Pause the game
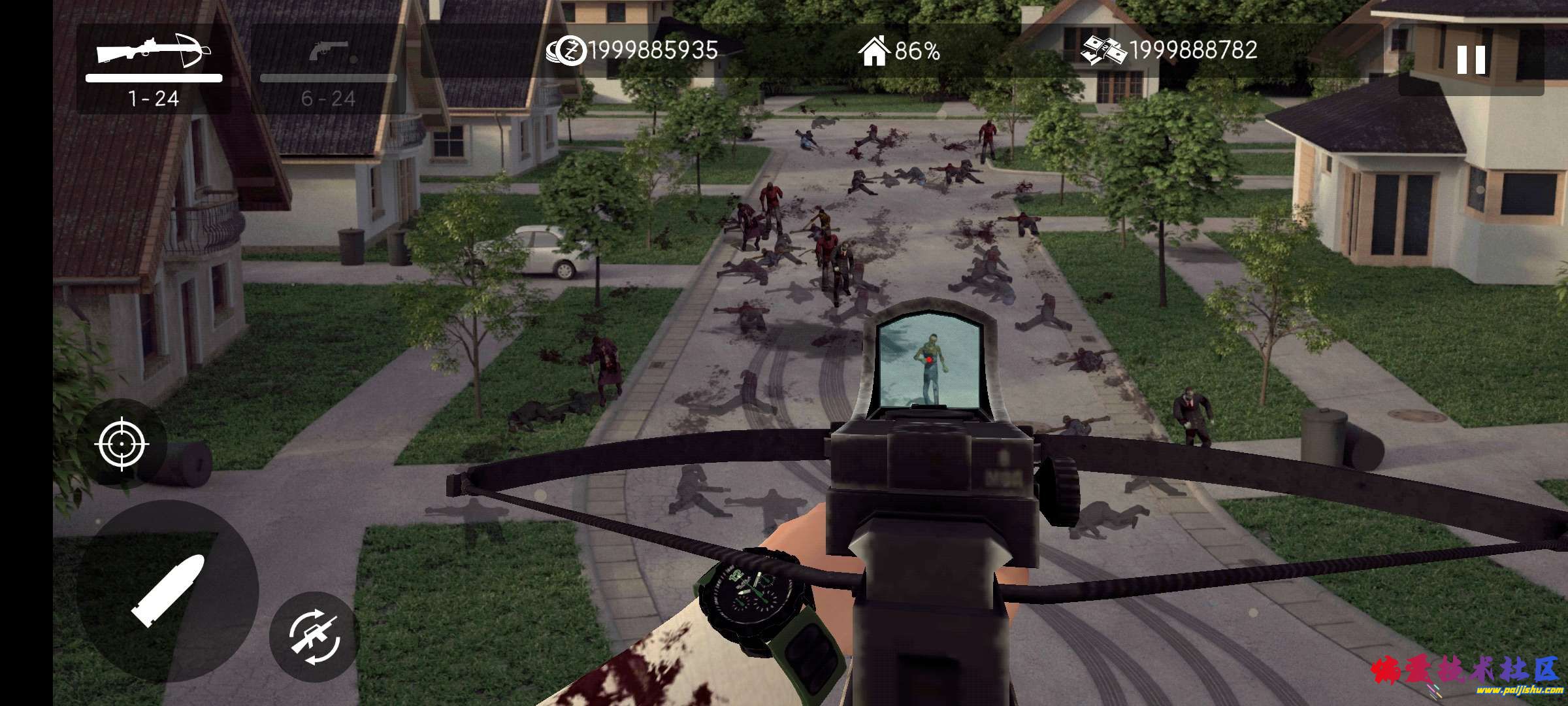This screenshot has width=1568, height=706. click(1471, 60)
